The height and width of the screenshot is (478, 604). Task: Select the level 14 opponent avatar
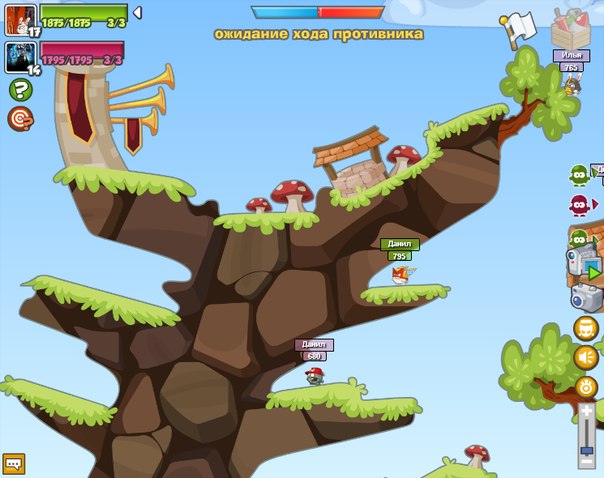20,56
